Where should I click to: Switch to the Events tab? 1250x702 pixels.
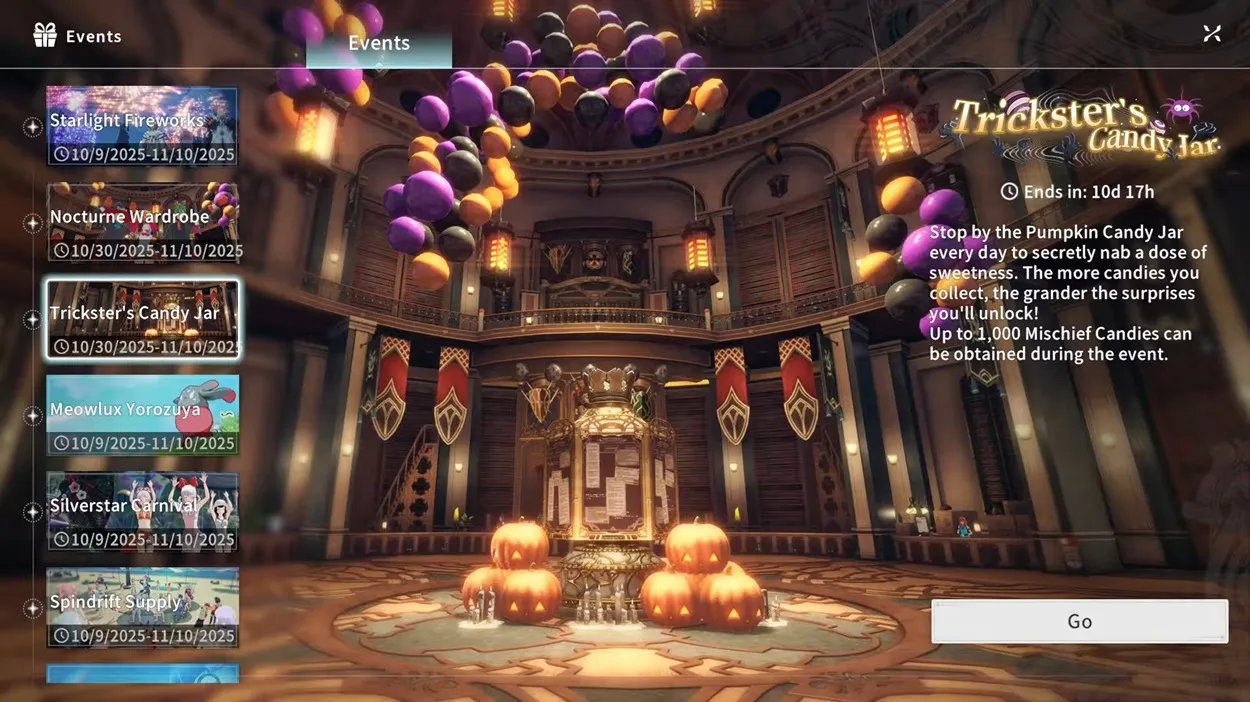click(x=379, y=44)
